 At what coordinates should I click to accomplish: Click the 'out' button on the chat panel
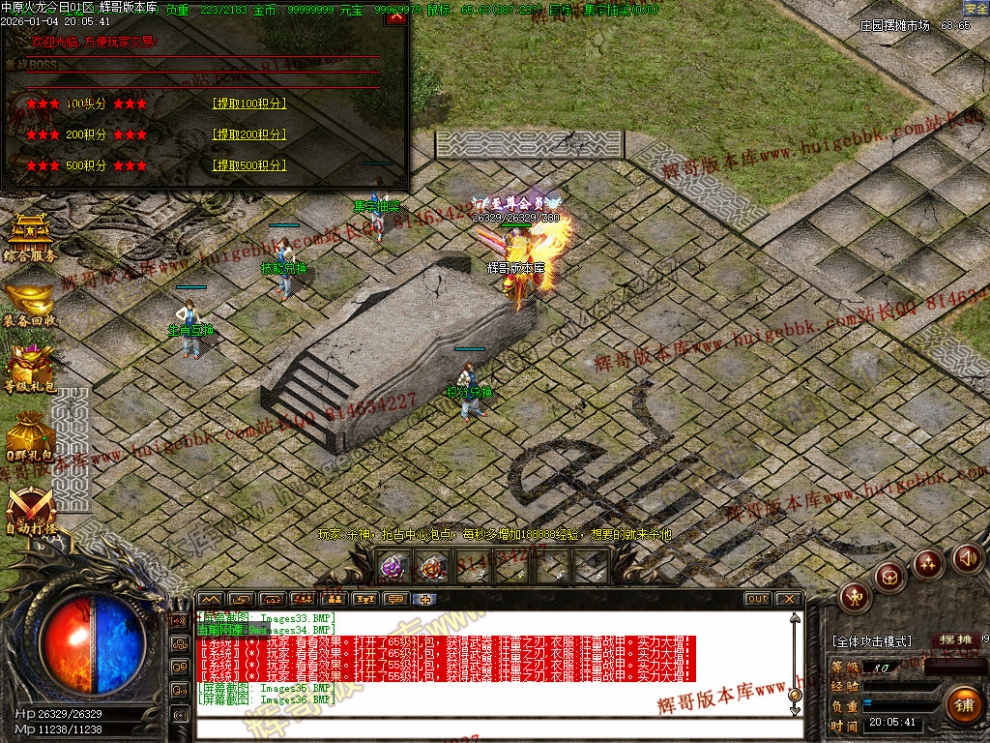click(757, 599)
